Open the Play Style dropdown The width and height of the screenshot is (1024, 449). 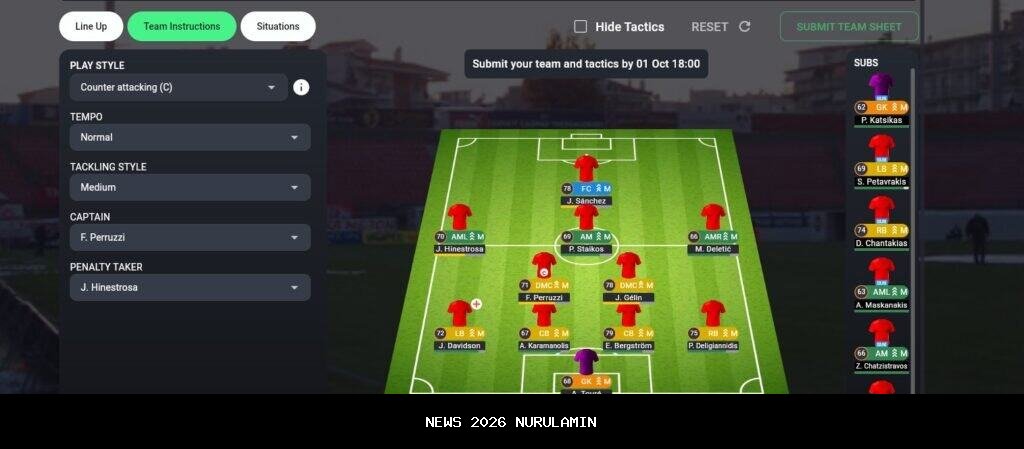pos(178,87)
